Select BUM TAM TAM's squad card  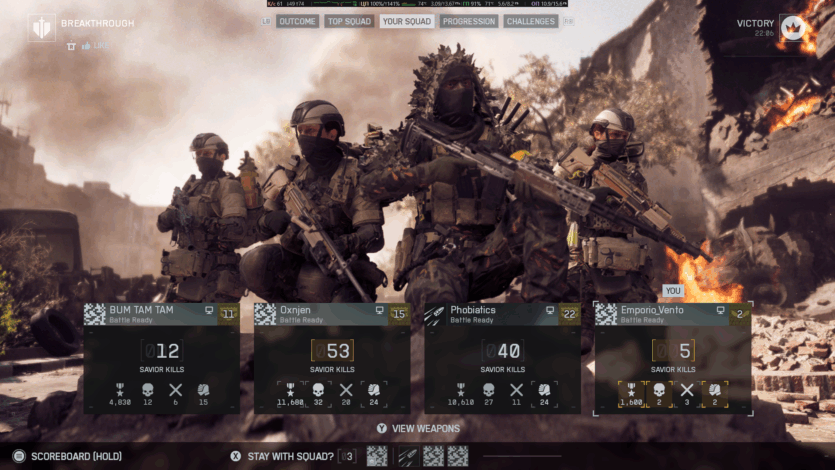coord(161,358)
